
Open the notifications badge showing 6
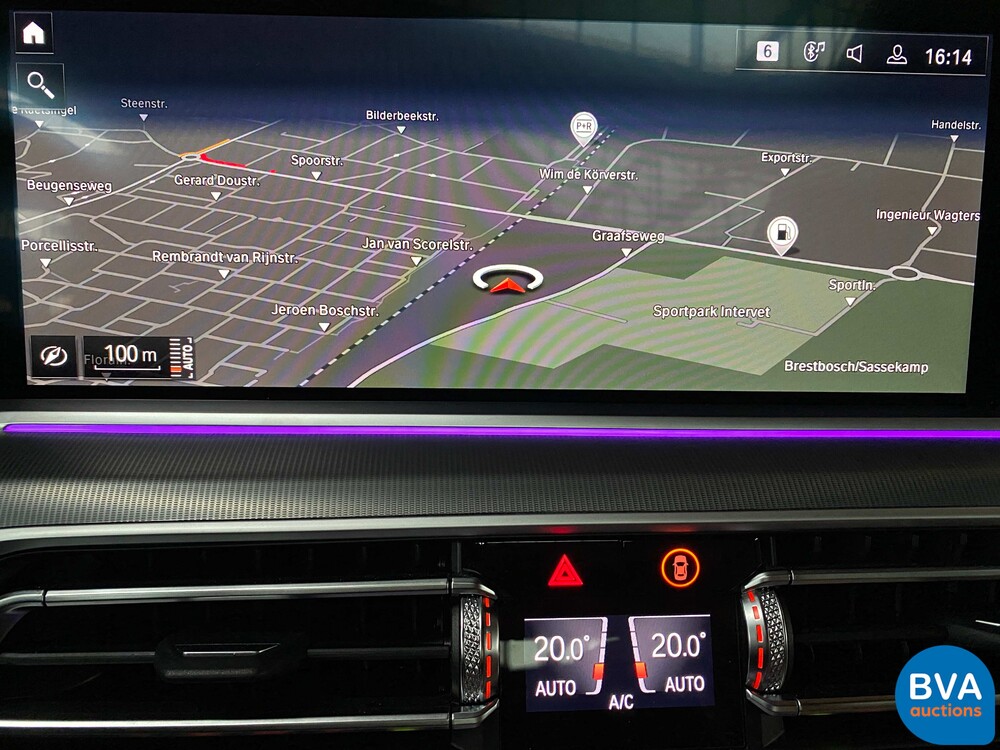767,52
